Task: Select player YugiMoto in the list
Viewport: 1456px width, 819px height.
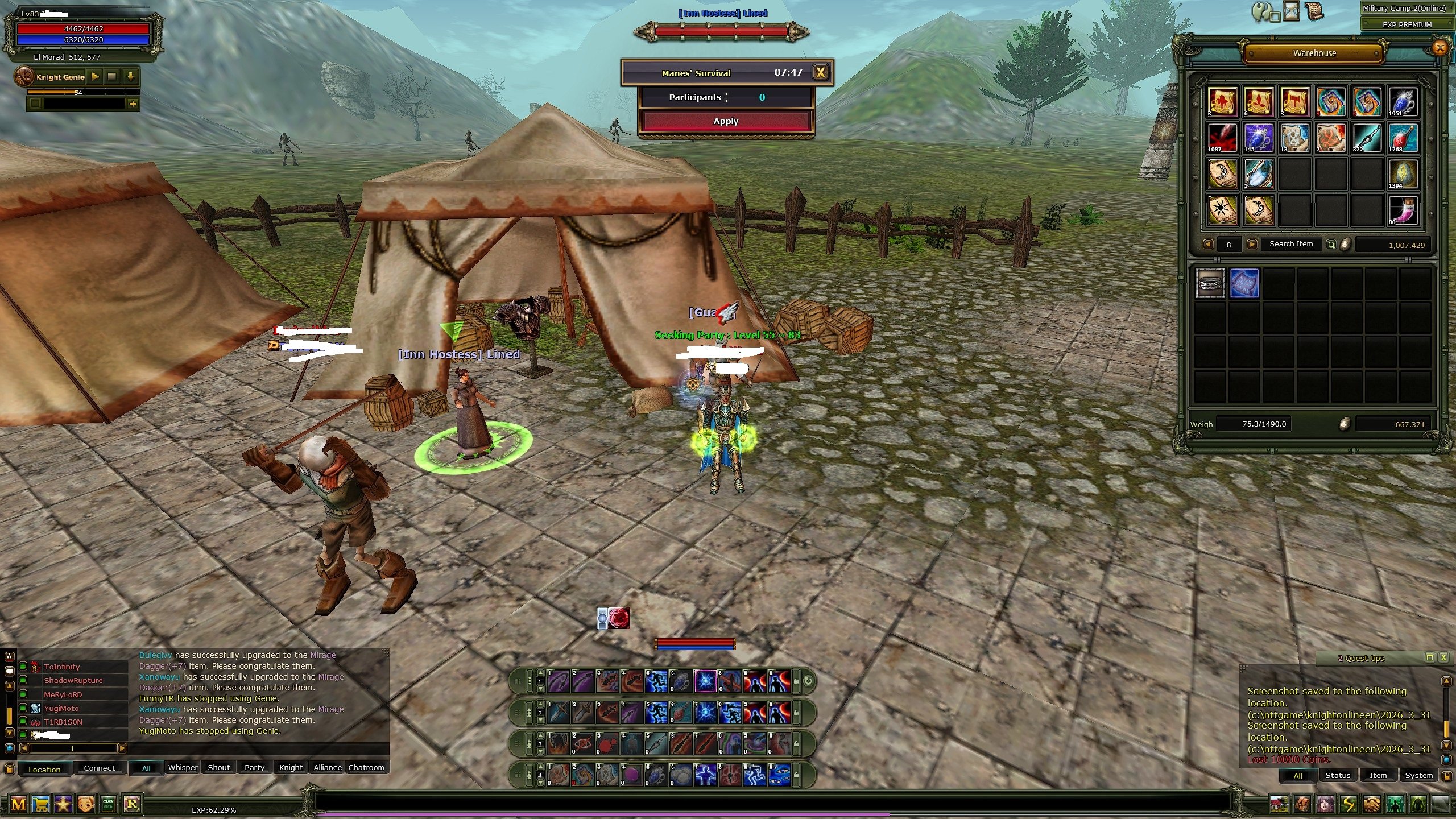Action: (61, 709)
